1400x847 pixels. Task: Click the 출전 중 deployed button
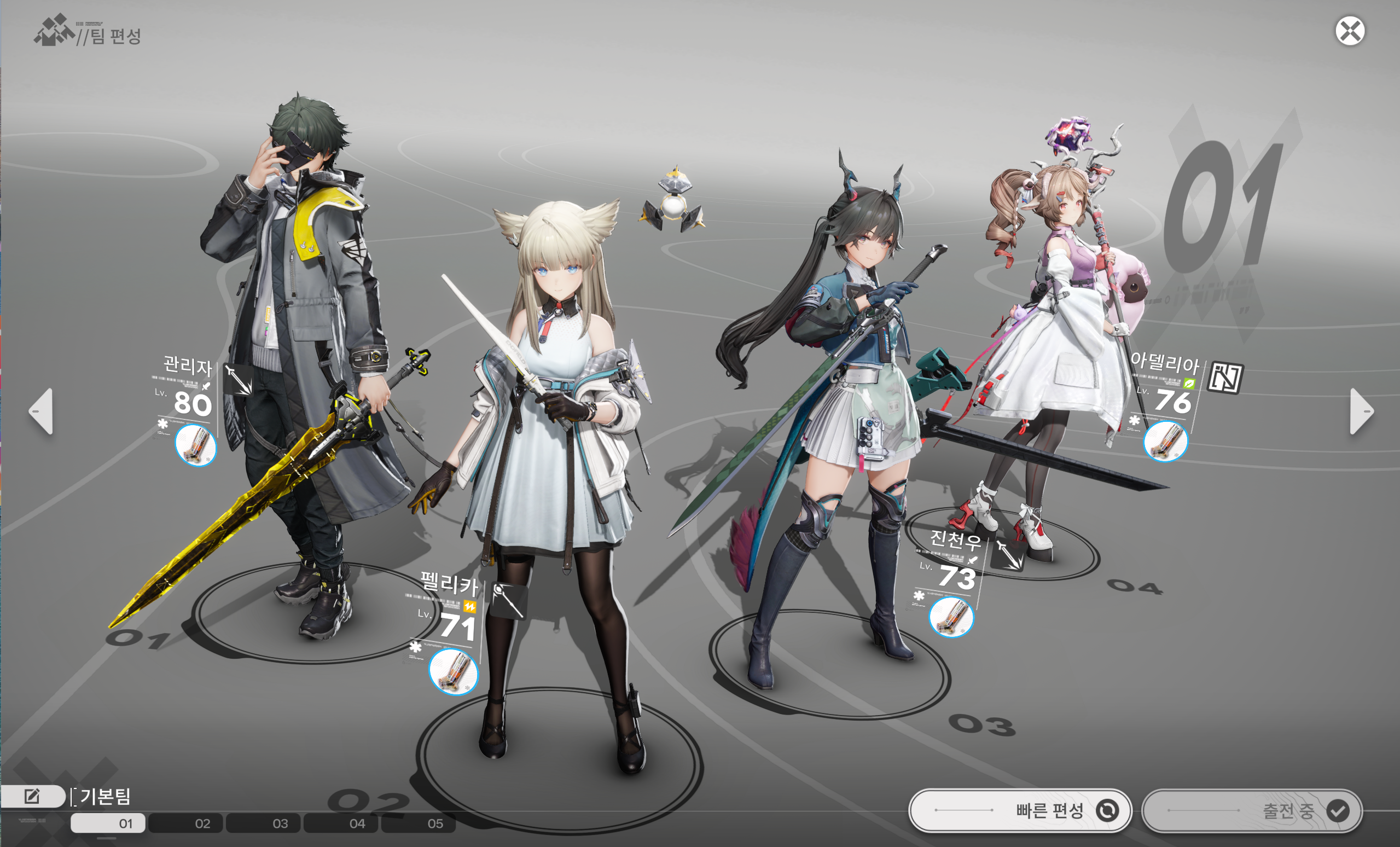(x=1252, y=810)
